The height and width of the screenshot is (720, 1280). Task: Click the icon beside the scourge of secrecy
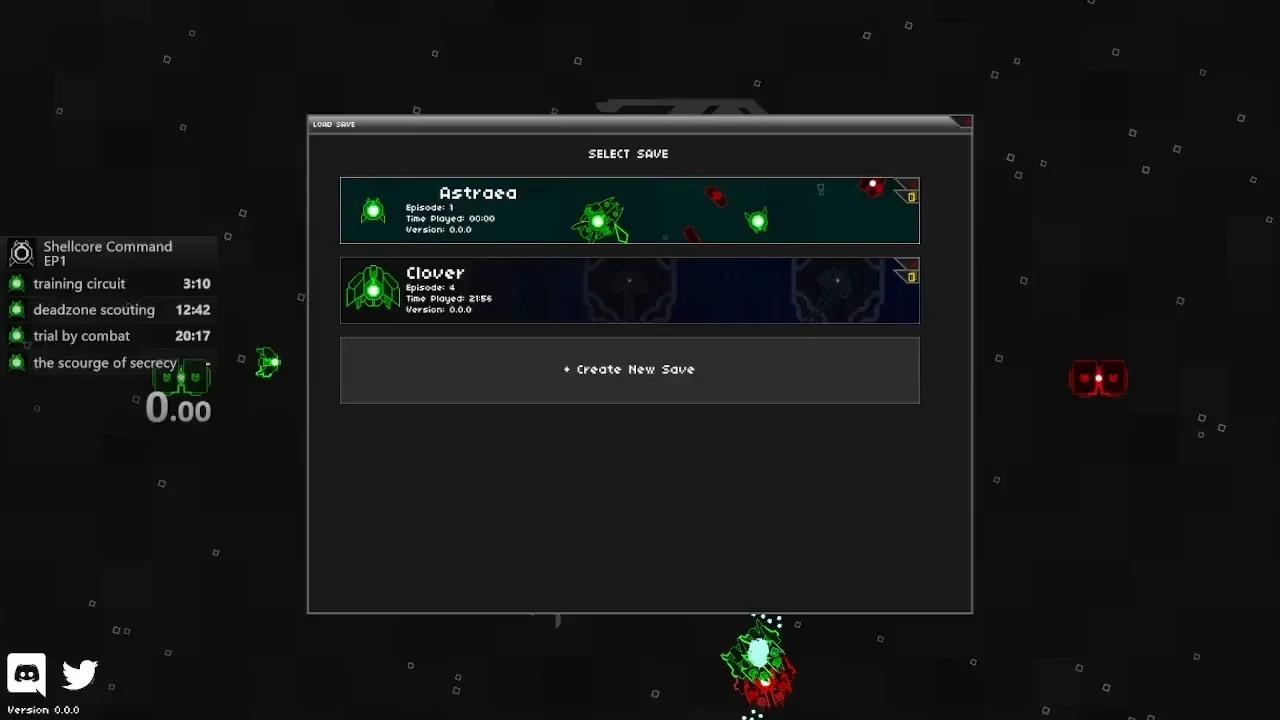(x=16, y=362)
